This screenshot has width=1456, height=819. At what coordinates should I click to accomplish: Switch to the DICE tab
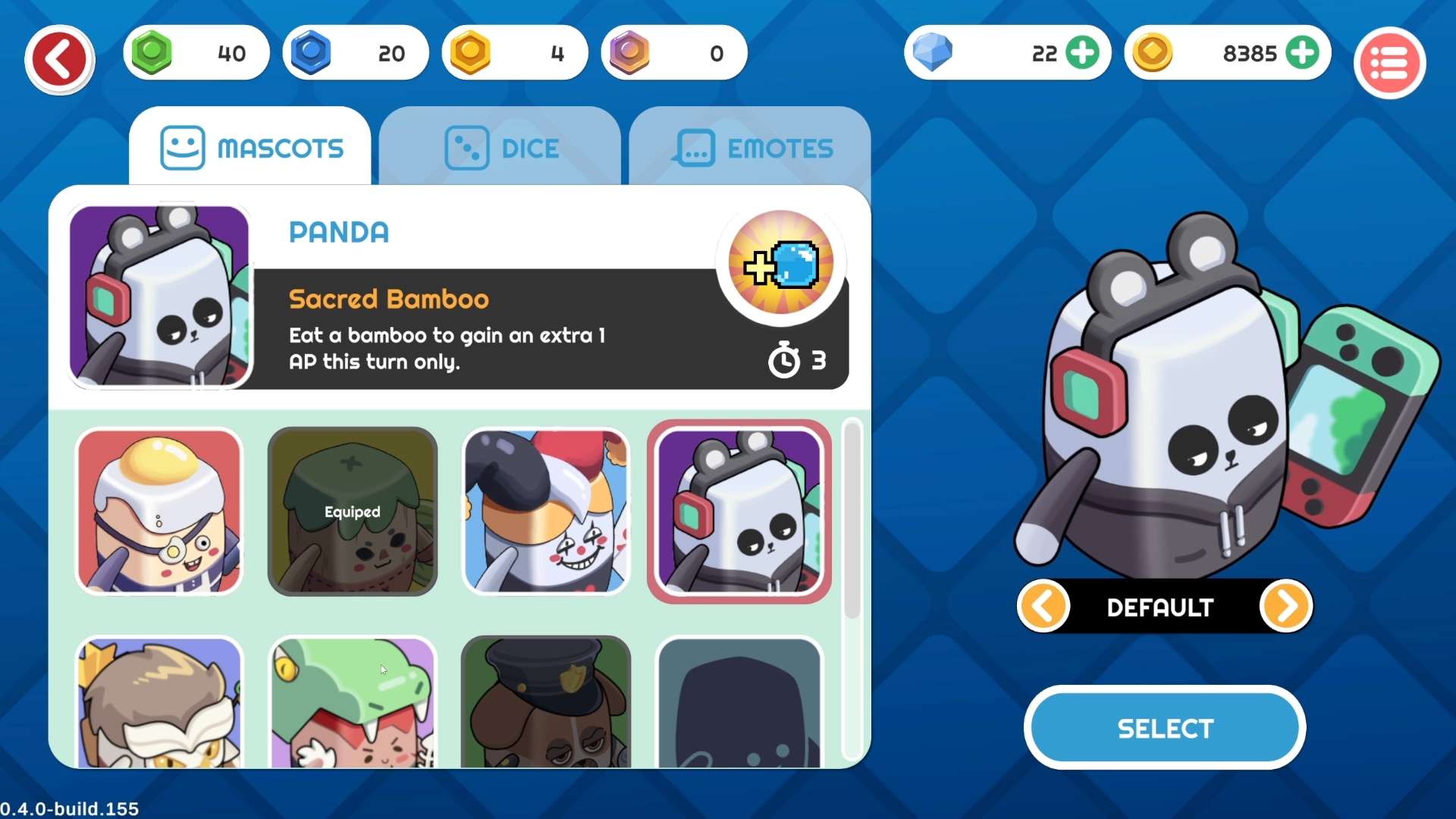tap(500, 148)
